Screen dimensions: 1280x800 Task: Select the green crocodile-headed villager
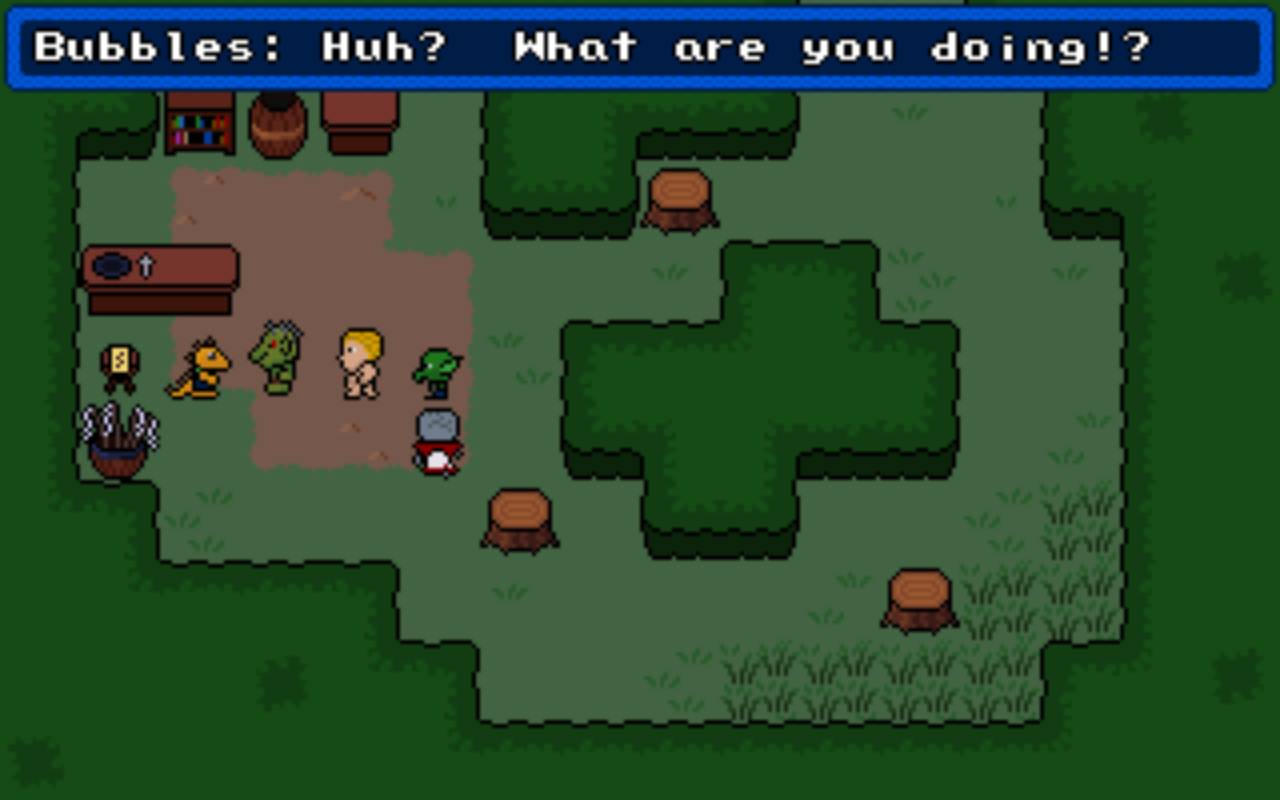277,360
